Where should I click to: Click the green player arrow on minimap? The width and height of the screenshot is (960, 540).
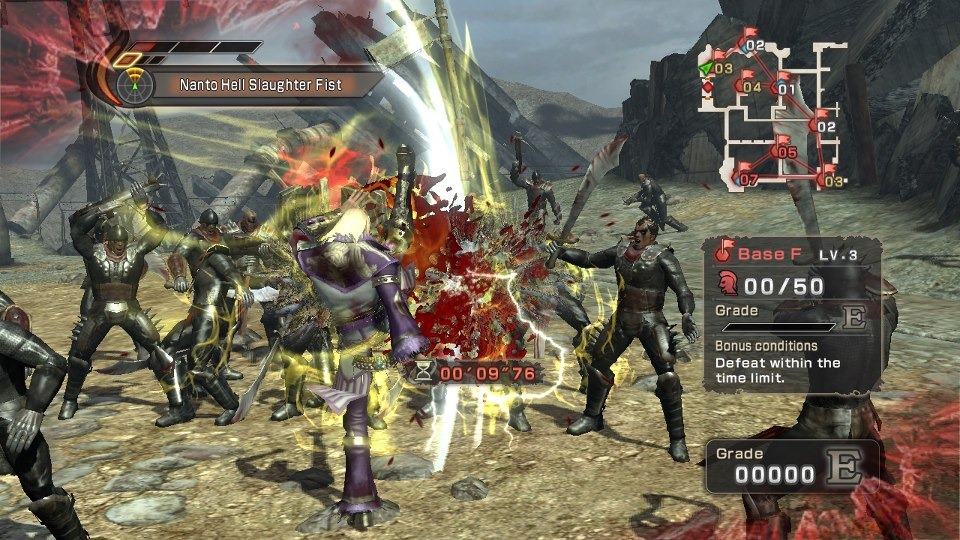pos(706,67)
